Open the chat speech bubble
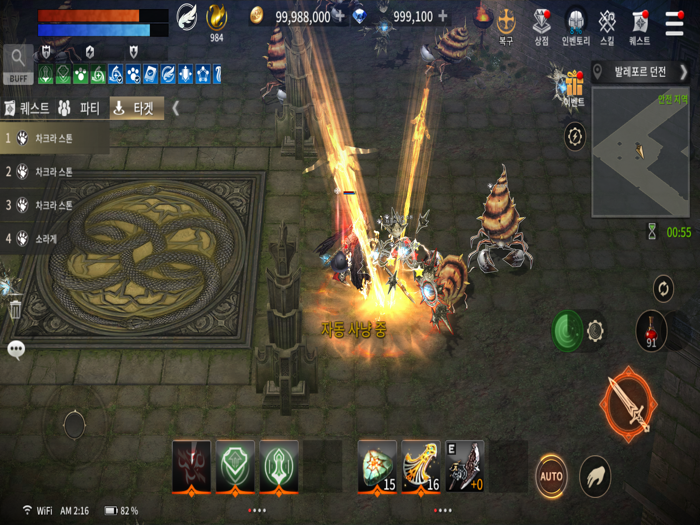The height and width of the screenshot is (525, 700). click(x=16, y=349)
